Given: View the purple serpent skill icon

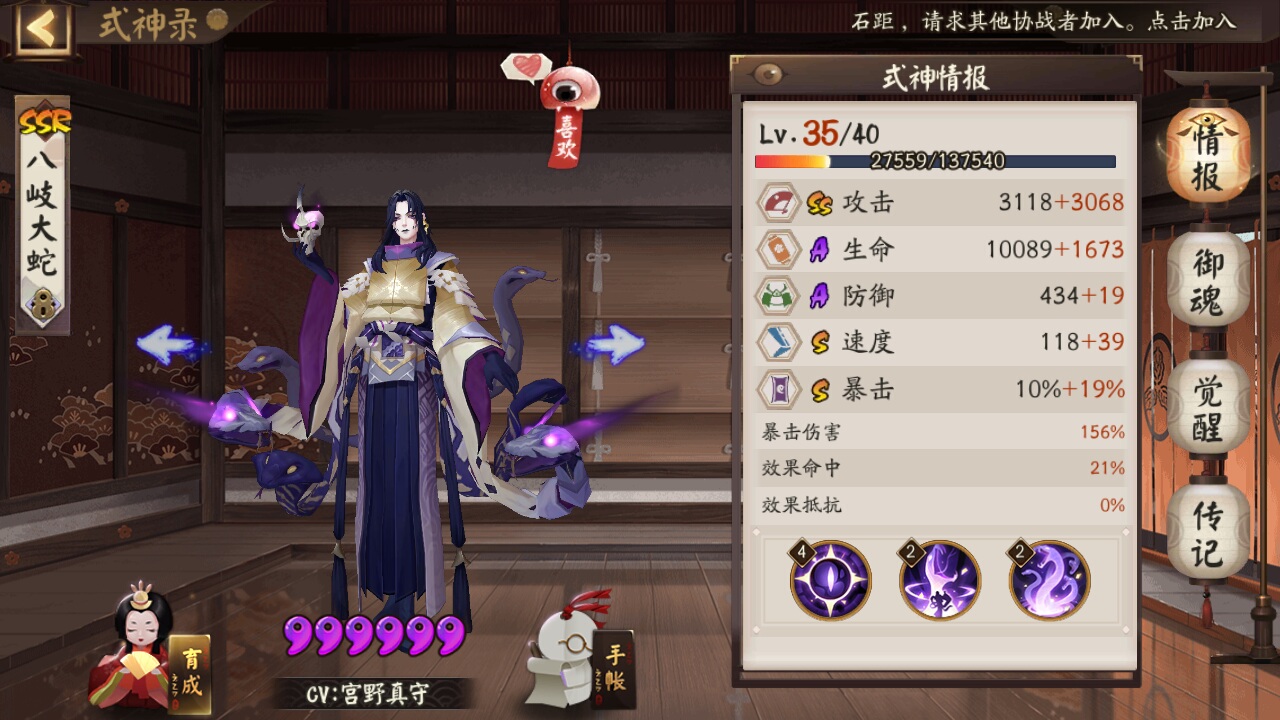Looking at the screenshot, I should pos(1048,580).
